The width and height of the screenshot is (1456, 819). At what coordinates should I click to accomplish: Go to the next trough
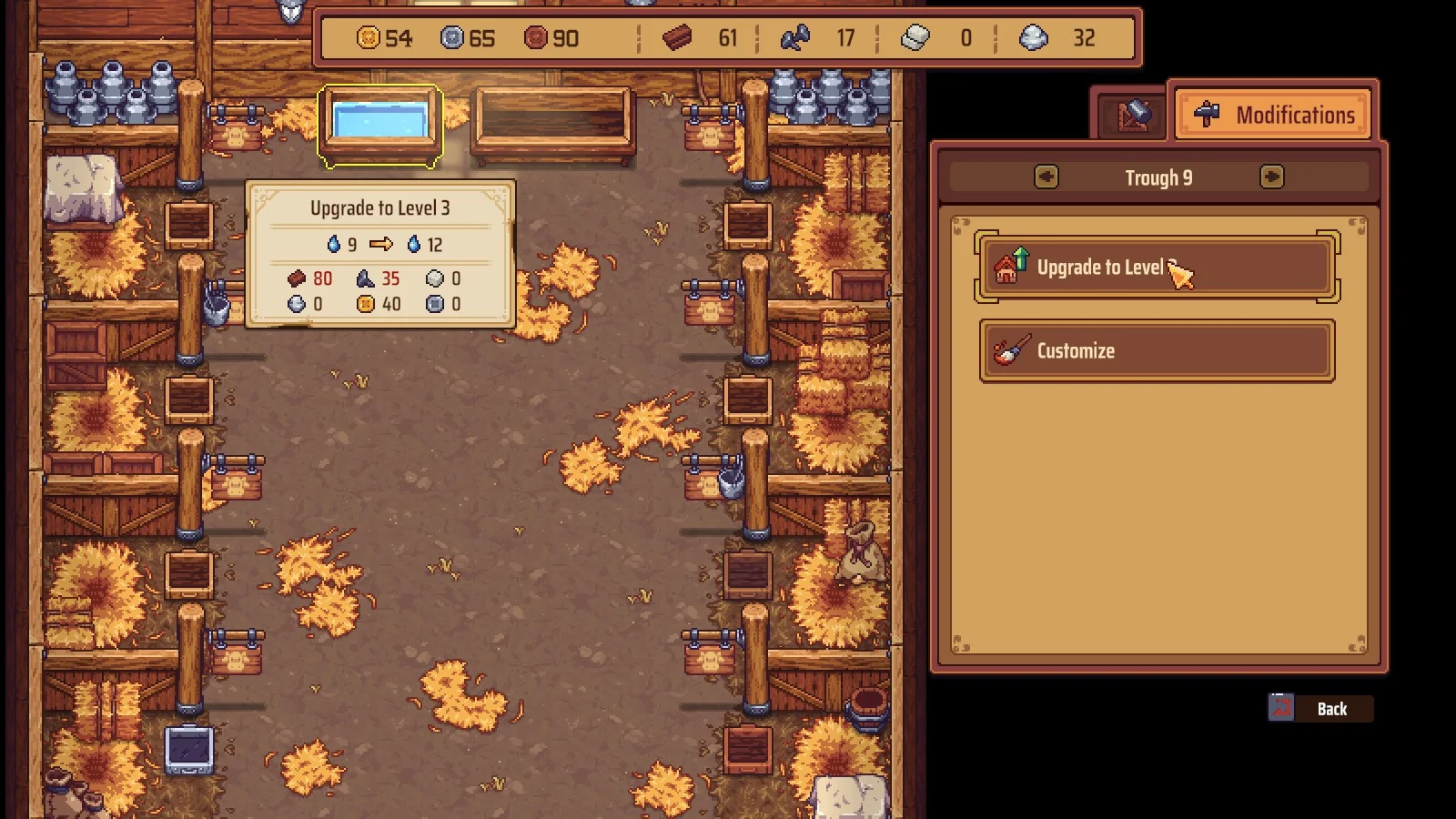pyautogui.click(x=1271, y=177)
